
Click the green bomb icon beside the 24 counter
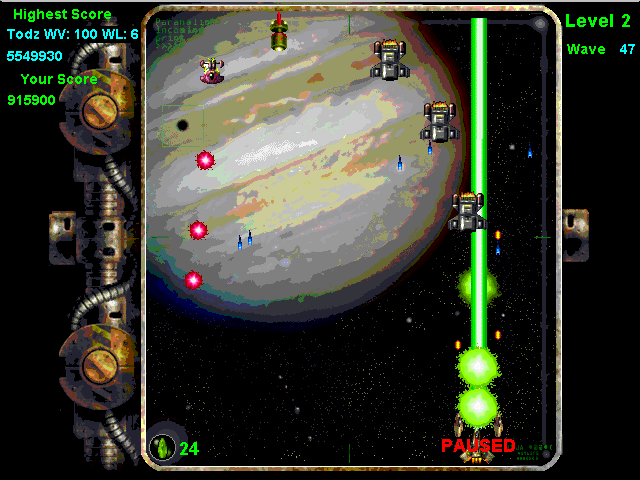click(162, 446)
